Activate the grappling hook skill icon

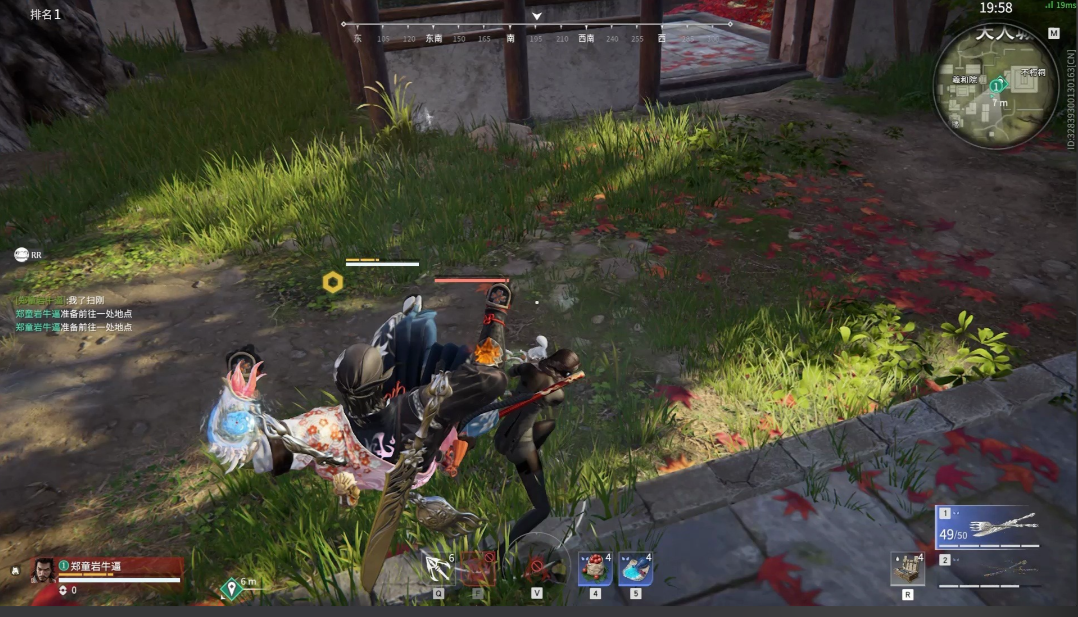point(438,568)
